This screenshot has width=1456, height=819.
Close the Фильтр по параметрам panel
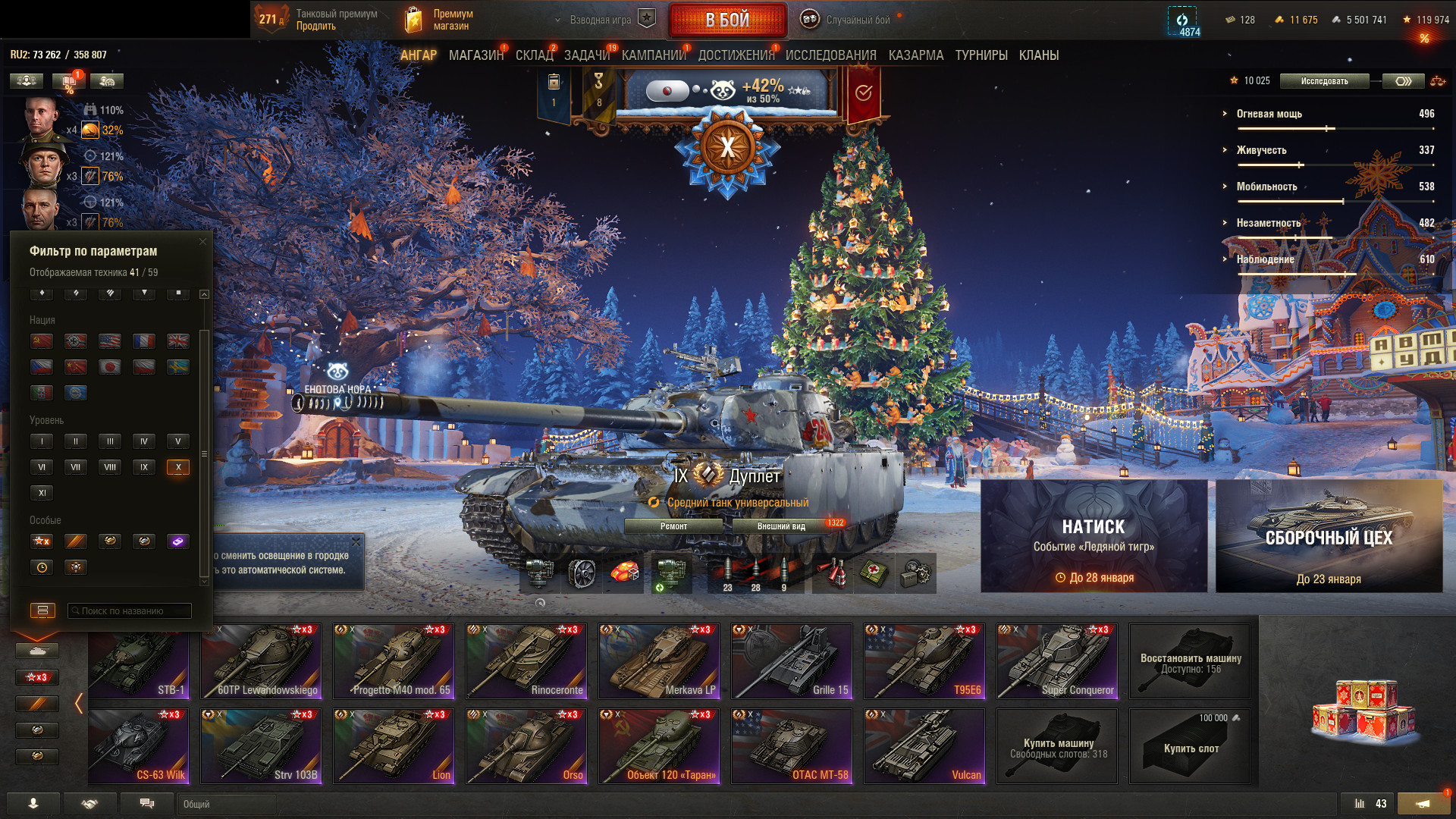202,242
